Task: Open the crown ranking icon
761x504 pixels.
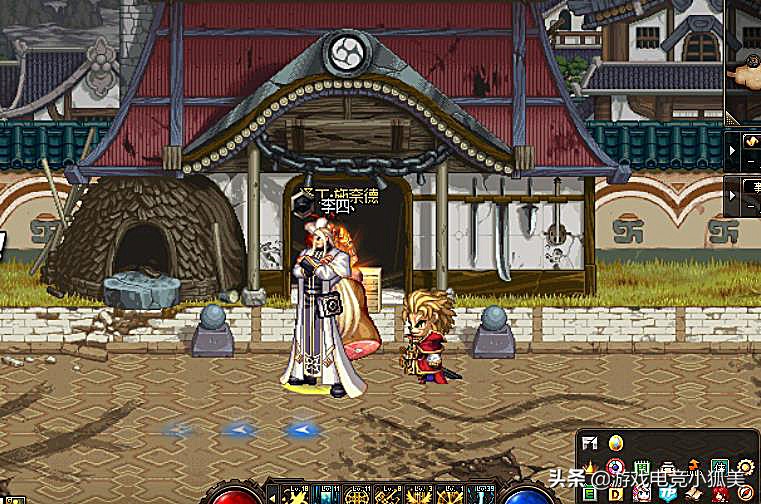Action: tap(590, 467)
